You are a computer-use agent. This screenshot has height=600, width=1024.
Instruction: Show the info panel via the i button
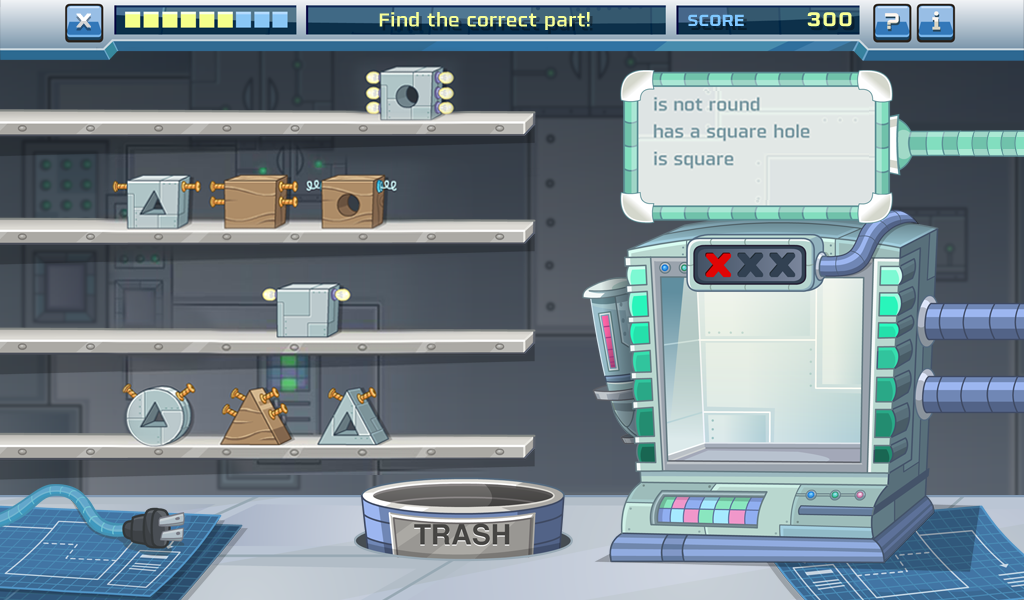pos(935,22)
